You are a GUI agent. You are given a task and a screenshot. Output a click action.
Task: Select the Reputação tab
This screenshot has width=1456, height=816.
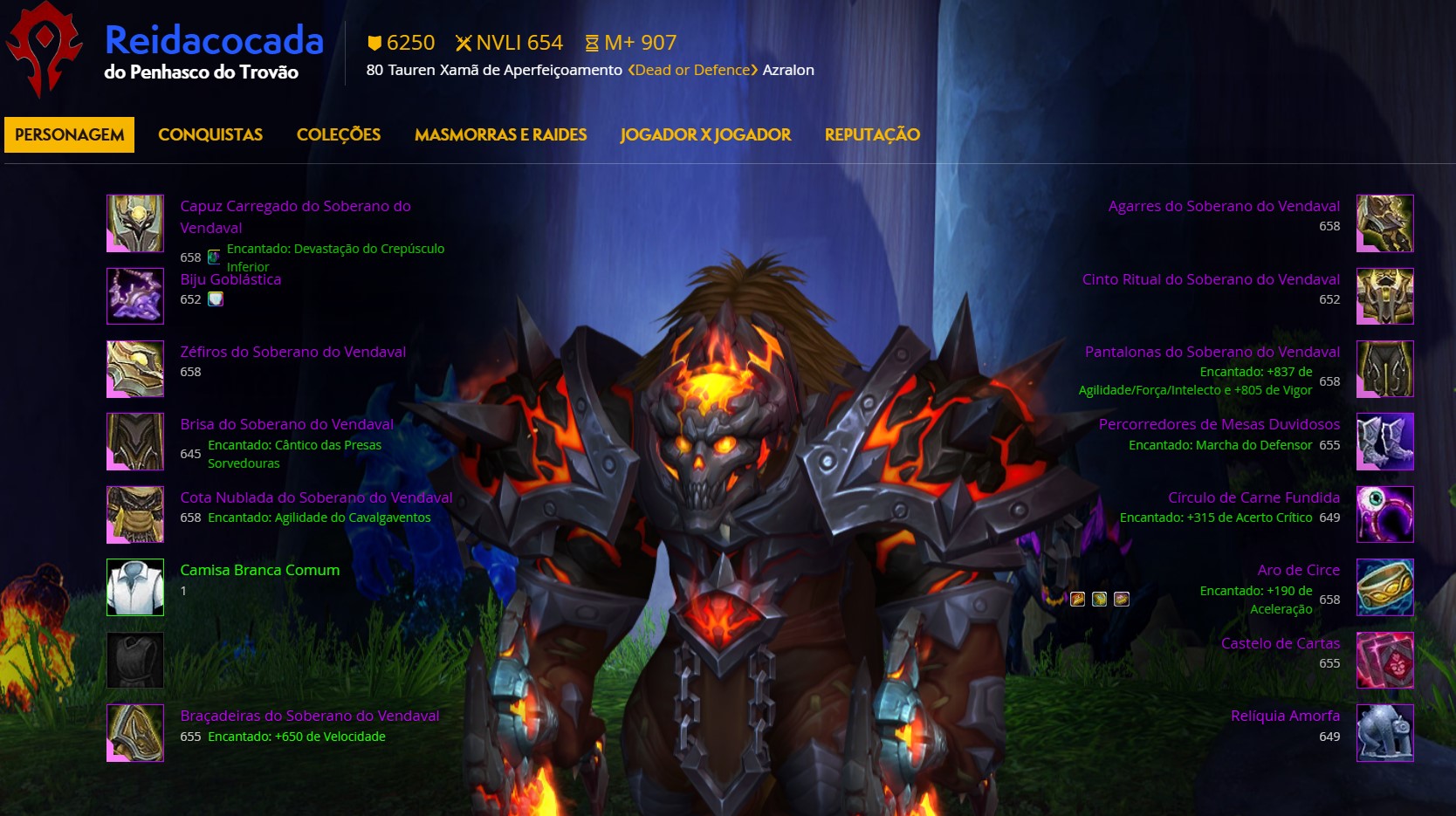point(871,134)
